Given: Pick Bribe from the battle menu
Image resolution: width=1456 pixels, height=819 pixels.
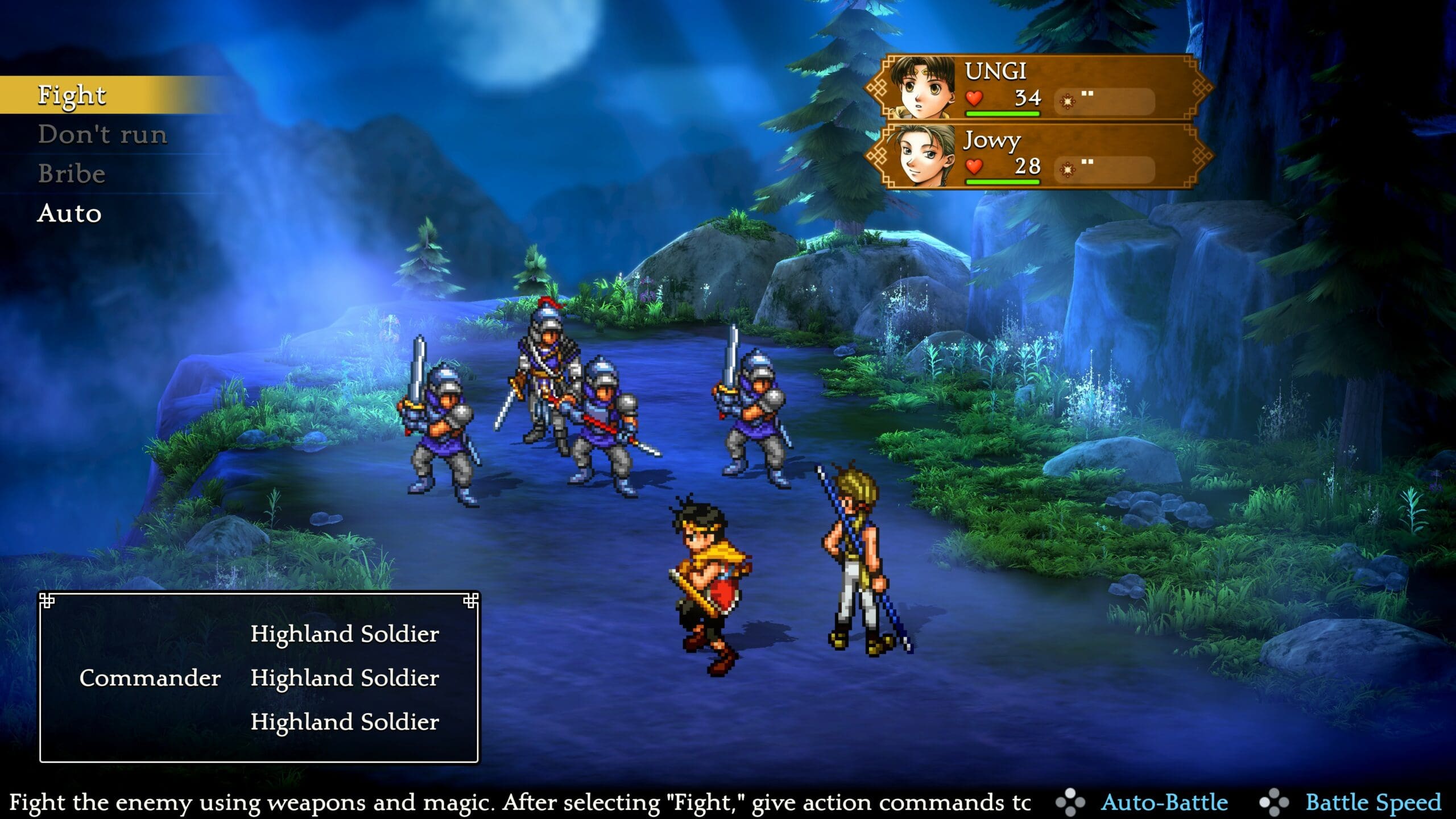Looking at the screenshot, I should point(72,174).
